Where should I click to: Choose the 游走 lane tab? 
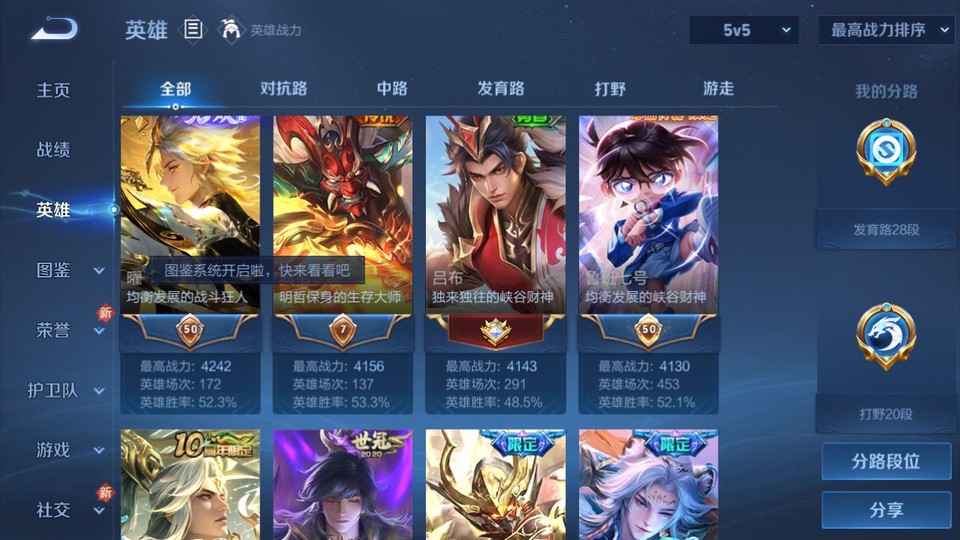point(718,89)
